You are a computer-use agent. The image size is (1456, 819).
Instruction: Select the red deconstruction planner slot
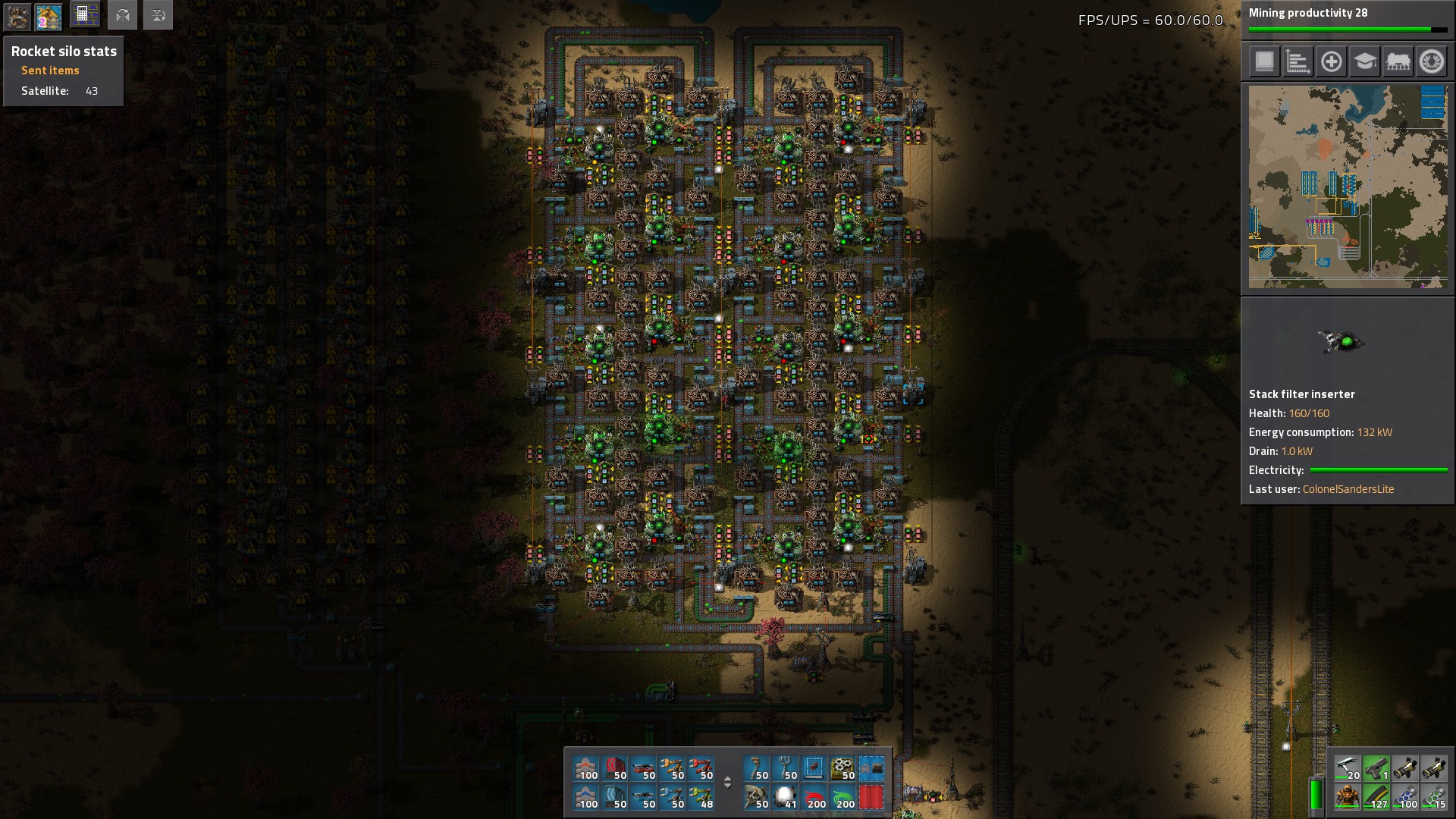(x=871, y=797)
